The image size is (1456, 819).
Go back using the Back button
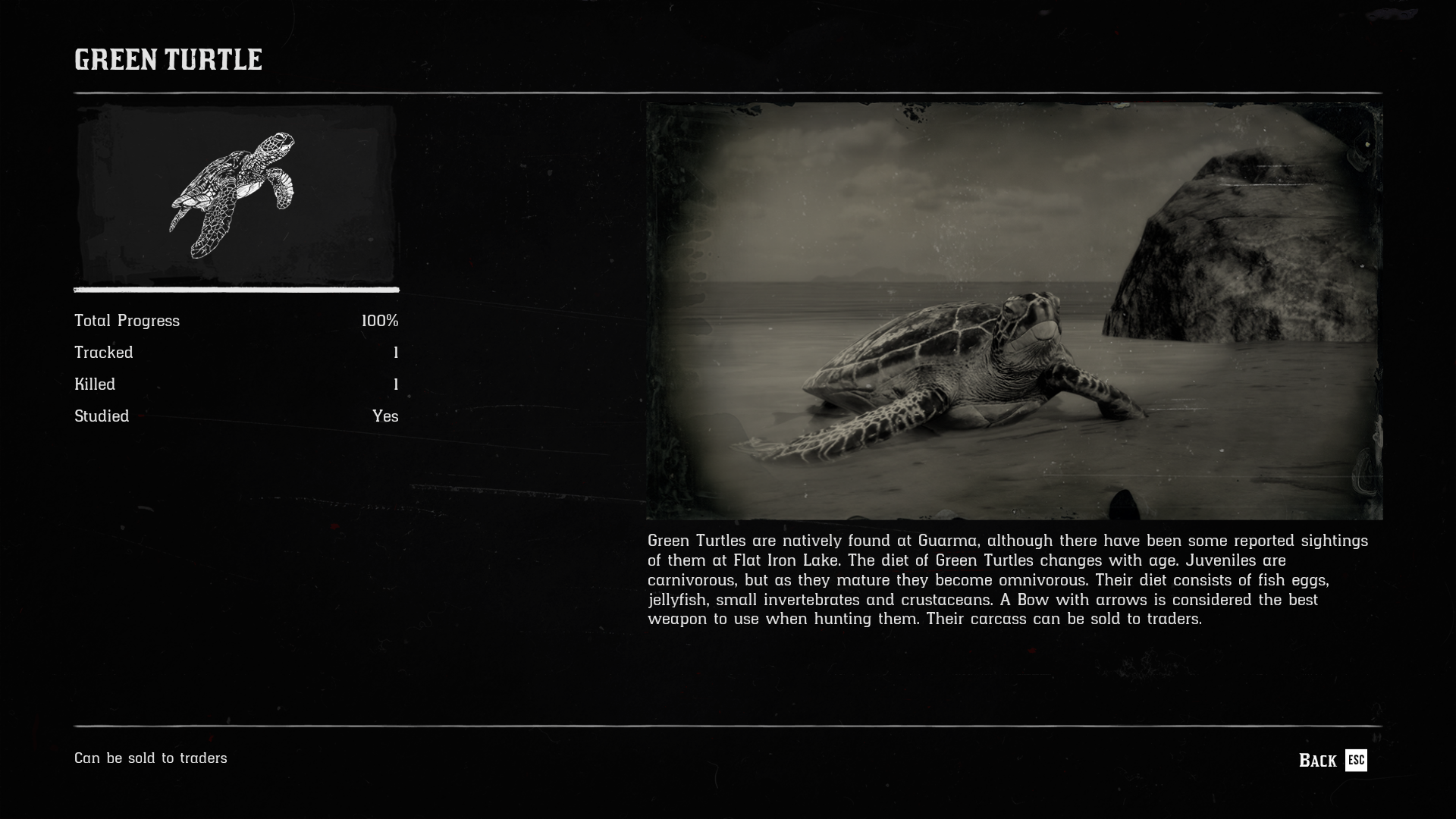coord(1332,760)
